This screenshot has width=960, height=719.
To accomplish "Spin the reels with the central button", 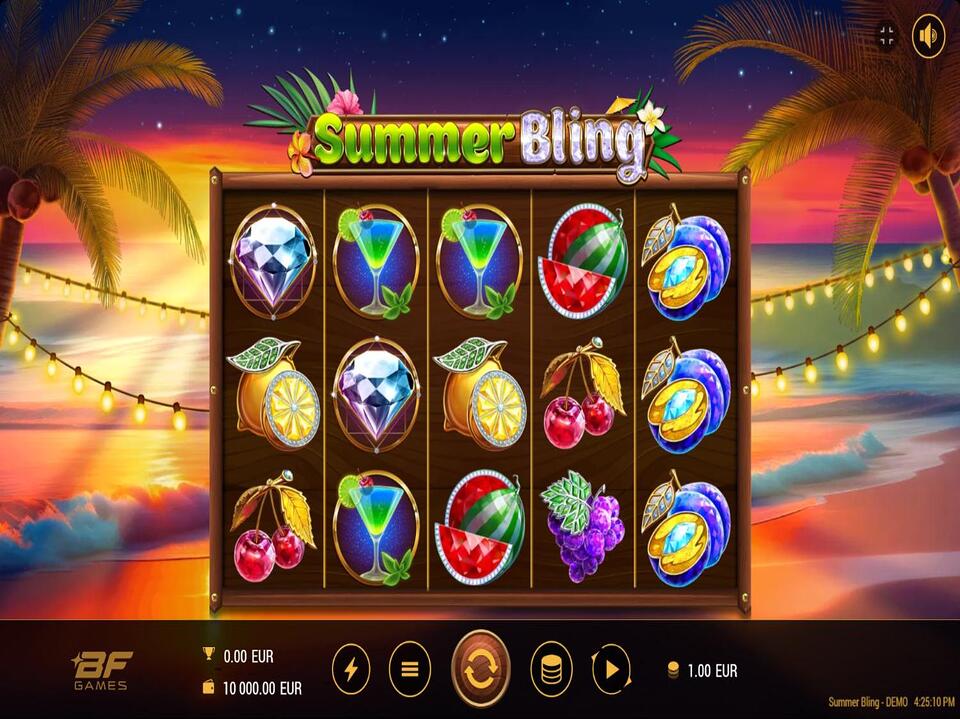I will point(481,669).
